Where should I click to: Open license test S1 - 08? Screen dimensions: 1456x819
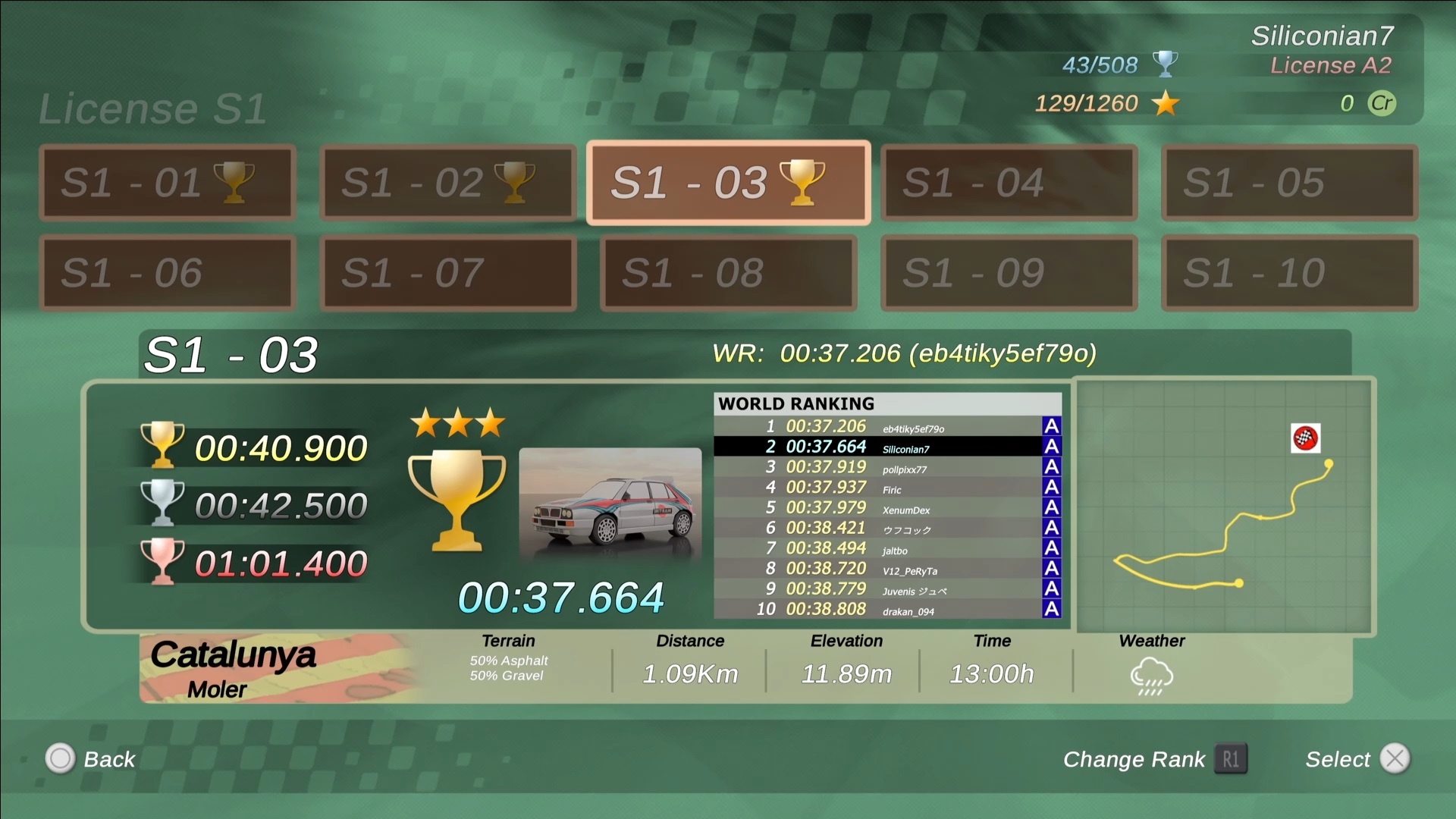(x=728, y=273)
